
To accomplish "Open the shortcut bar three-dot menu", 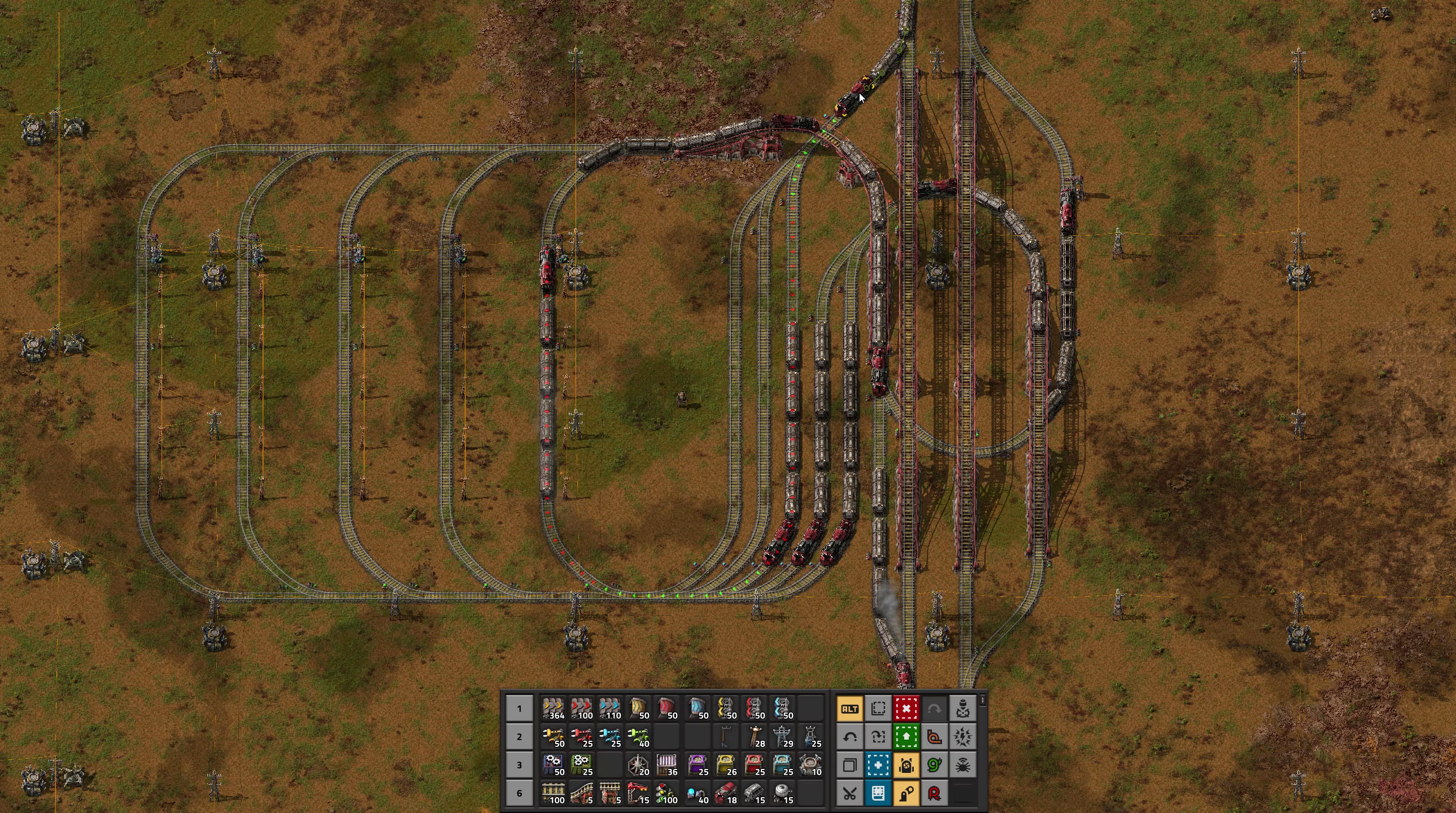I will [983, 701].
